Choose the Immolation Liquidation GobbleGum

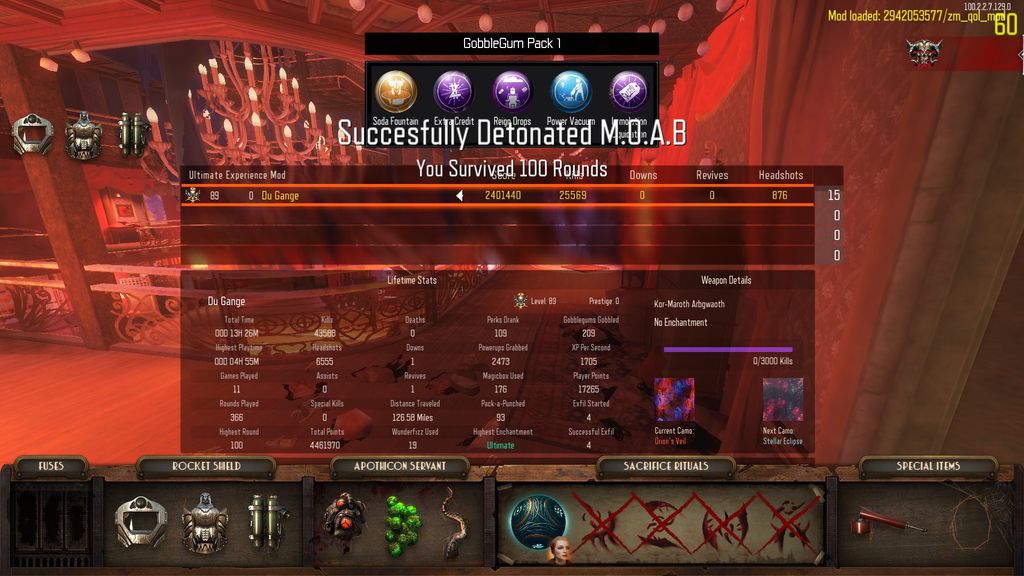coord(629,91)
